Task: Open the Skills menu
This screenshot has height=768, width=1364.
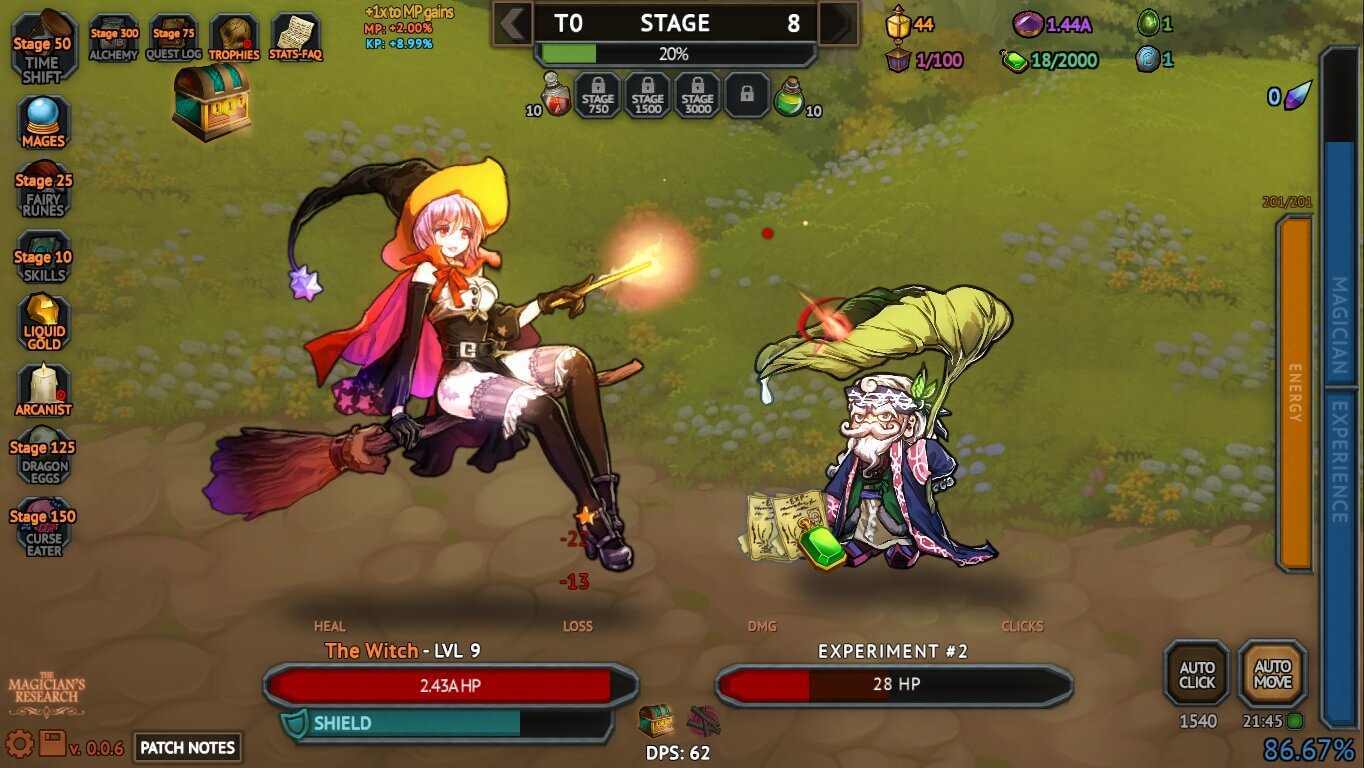Action: (x=43, y=258)
